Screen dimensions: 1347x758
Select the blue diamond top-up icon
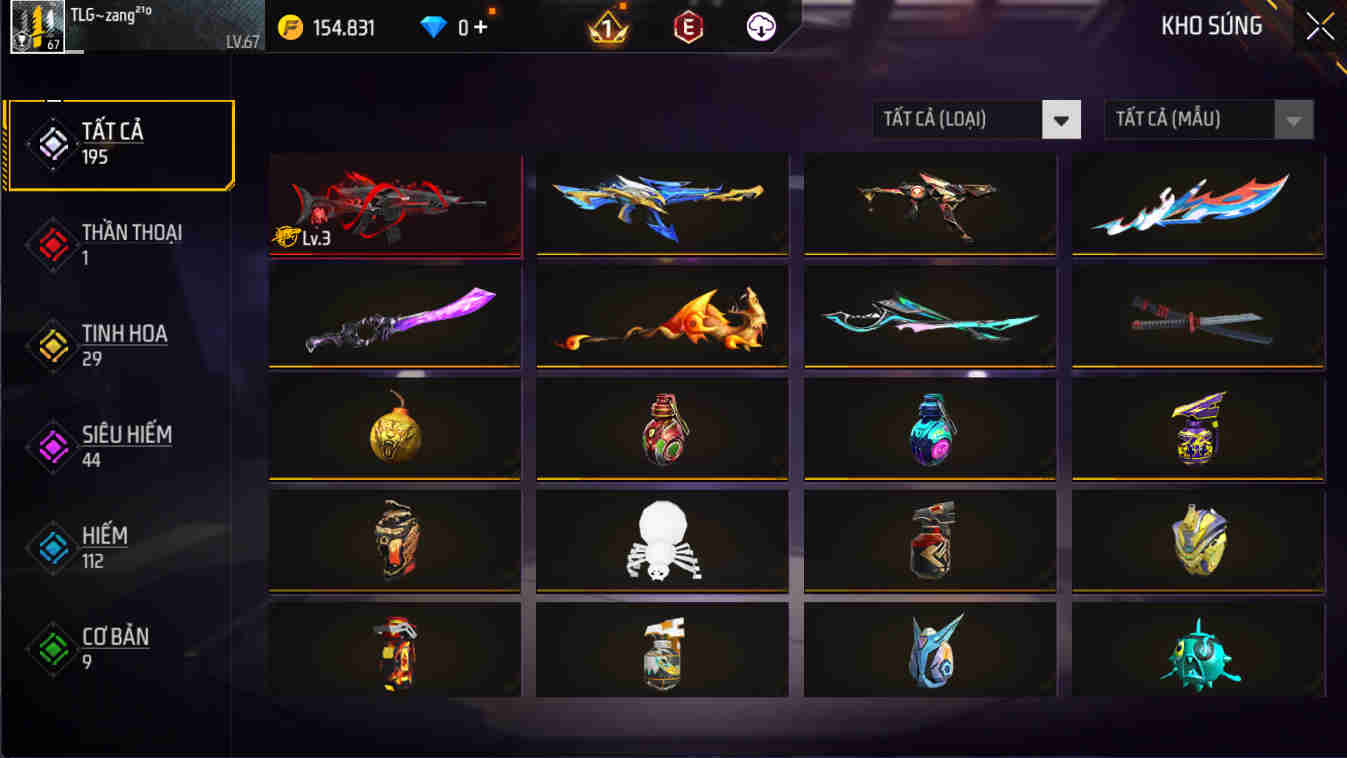pos(433,27)
